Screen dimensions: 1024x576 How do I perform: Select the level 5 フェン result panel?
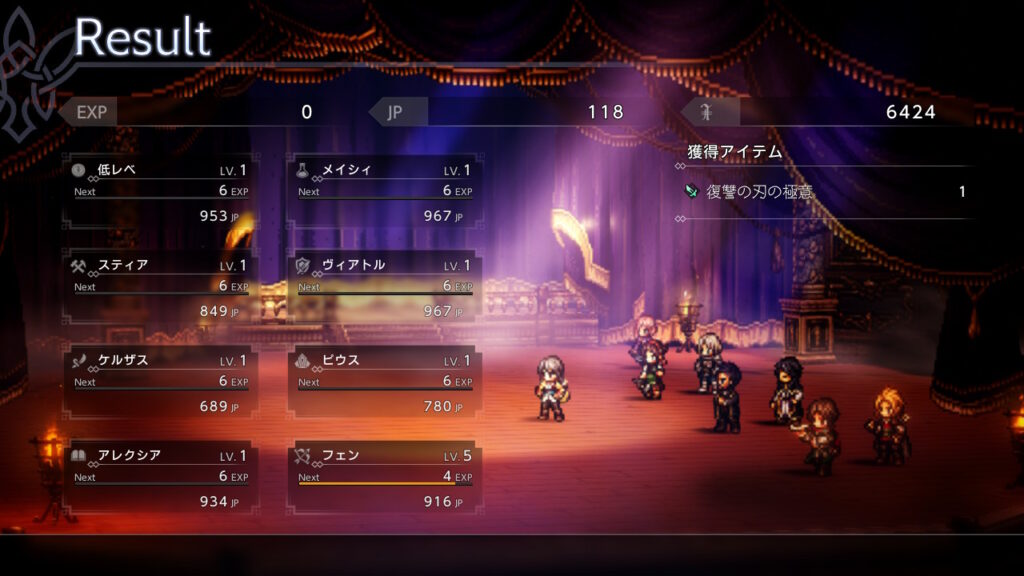pyautogui.click(x=384, y=478)
